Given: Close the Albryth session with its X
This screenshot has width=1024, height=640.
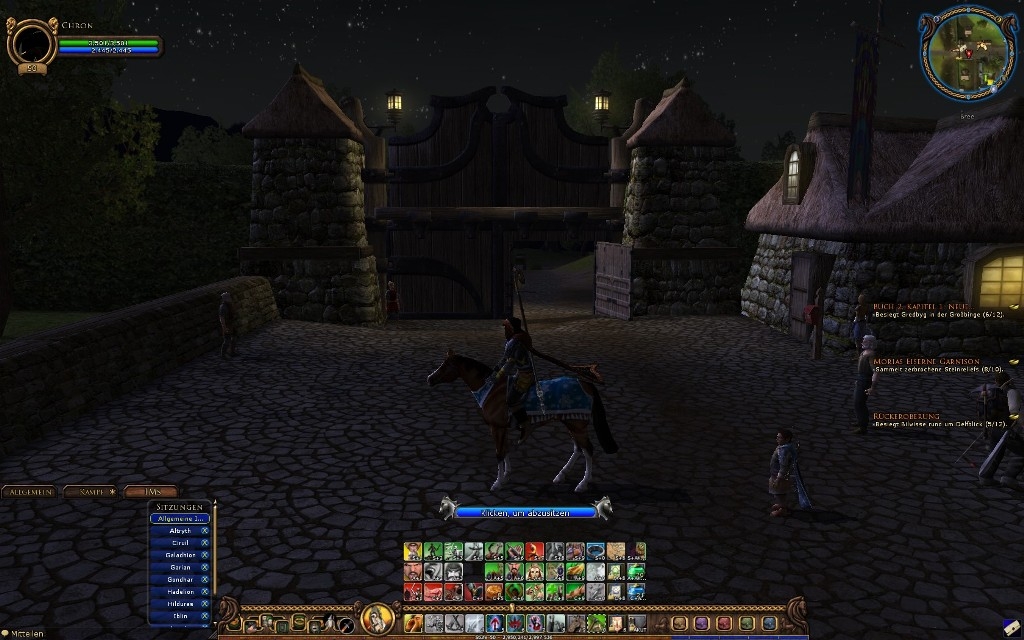Looking at the screenshot, I should (205, 531).
